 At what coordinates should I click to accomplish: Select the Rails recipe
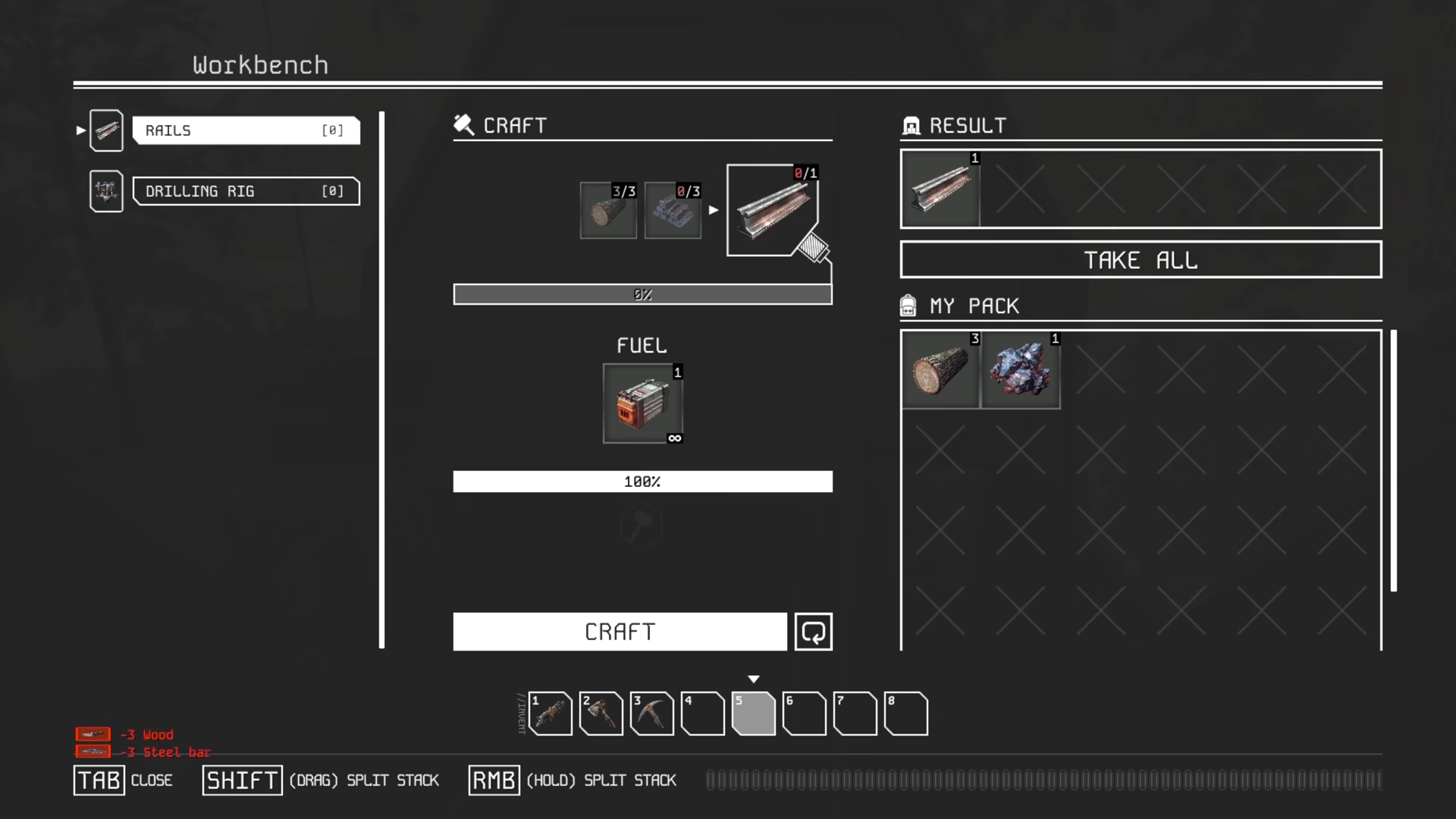click(x=245, y=130)
